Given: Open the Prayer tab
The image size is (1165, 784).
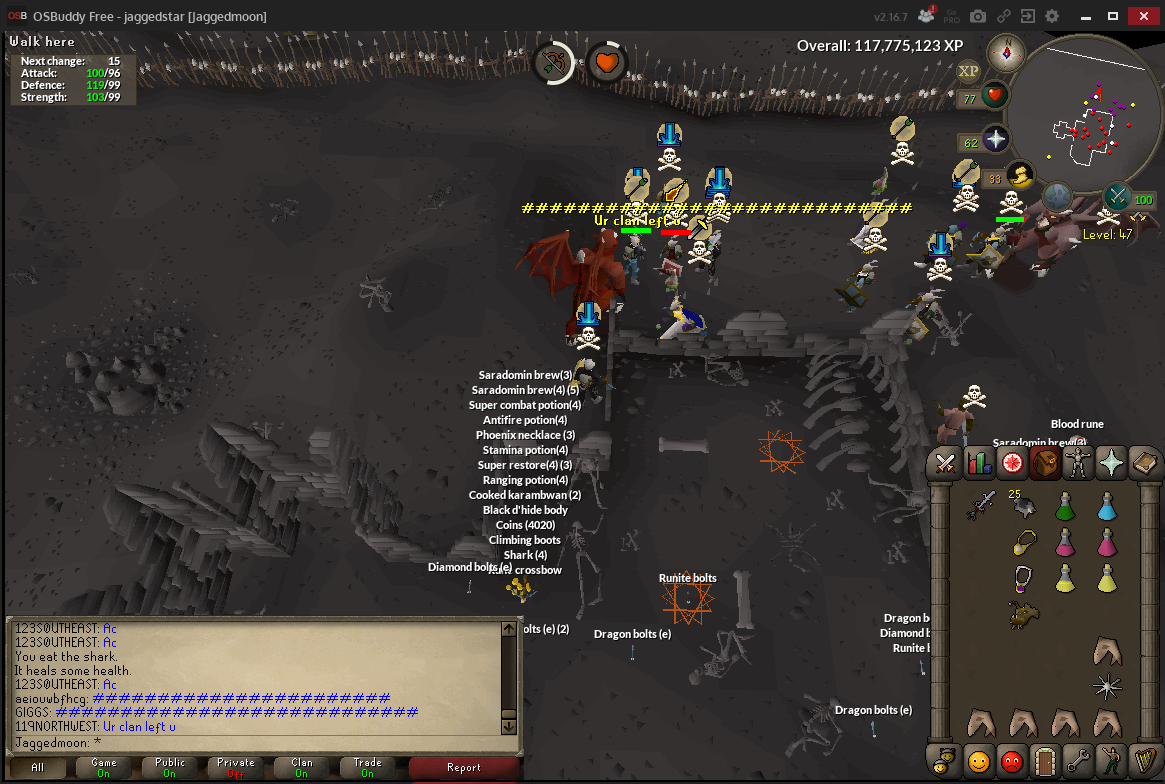Looking at the screenshot, I should point(1112,464).
